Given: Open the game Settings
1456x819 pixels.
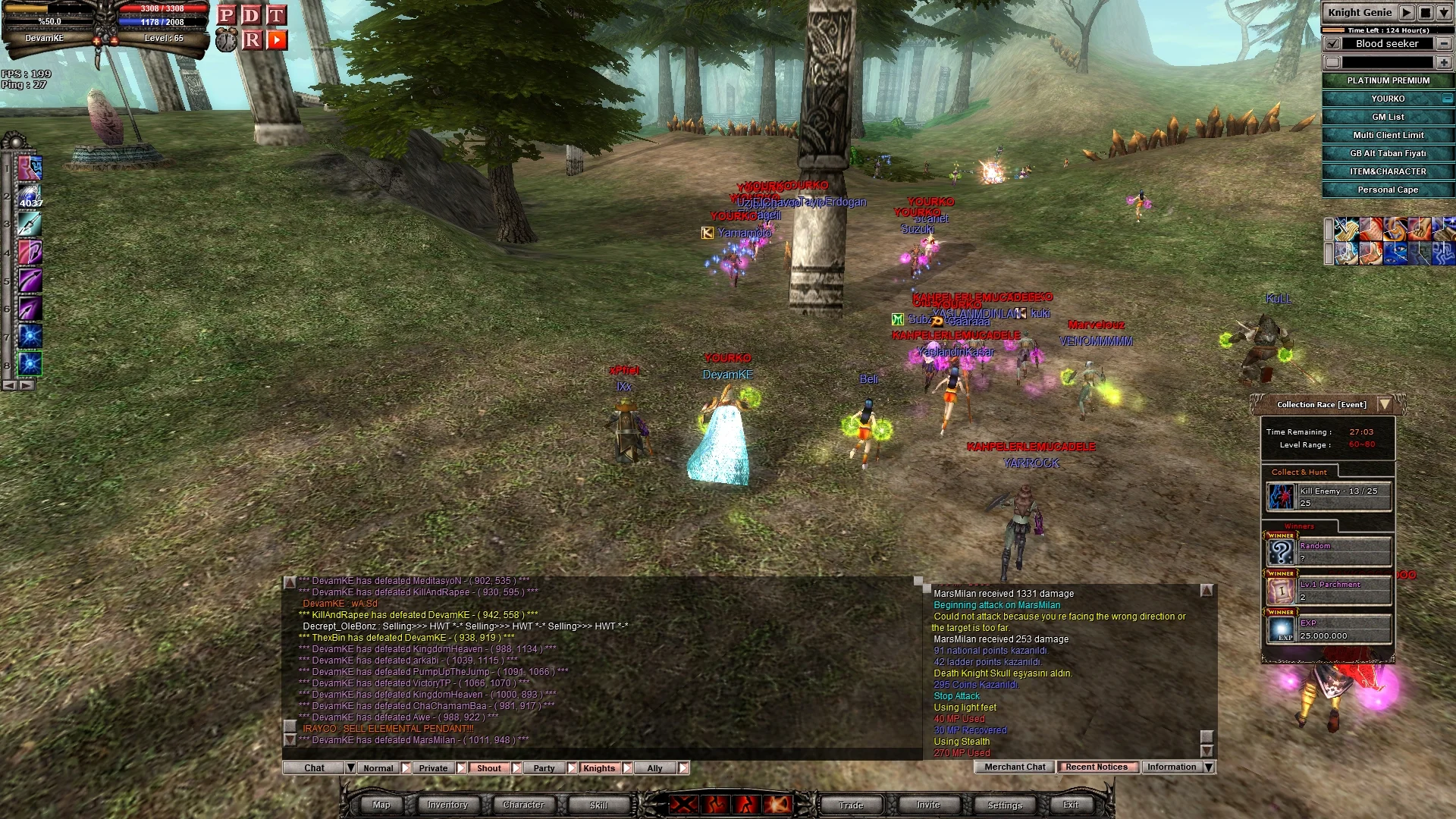Looking at the screenshot, I should pyautogui.click(x=1005, y=805).
